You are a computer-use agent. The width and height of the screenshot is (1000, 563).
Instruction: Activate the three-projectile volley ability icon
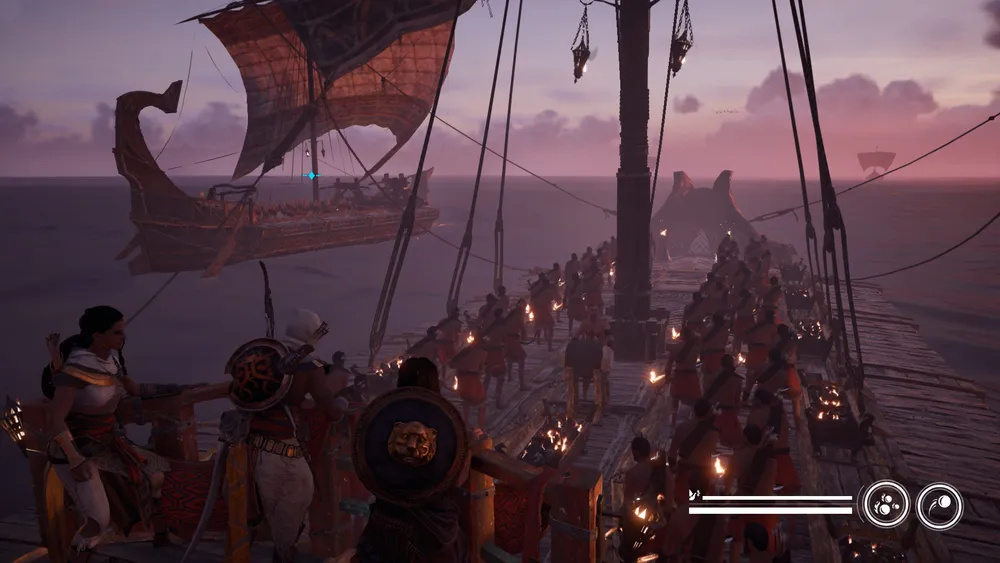[886, 504]
